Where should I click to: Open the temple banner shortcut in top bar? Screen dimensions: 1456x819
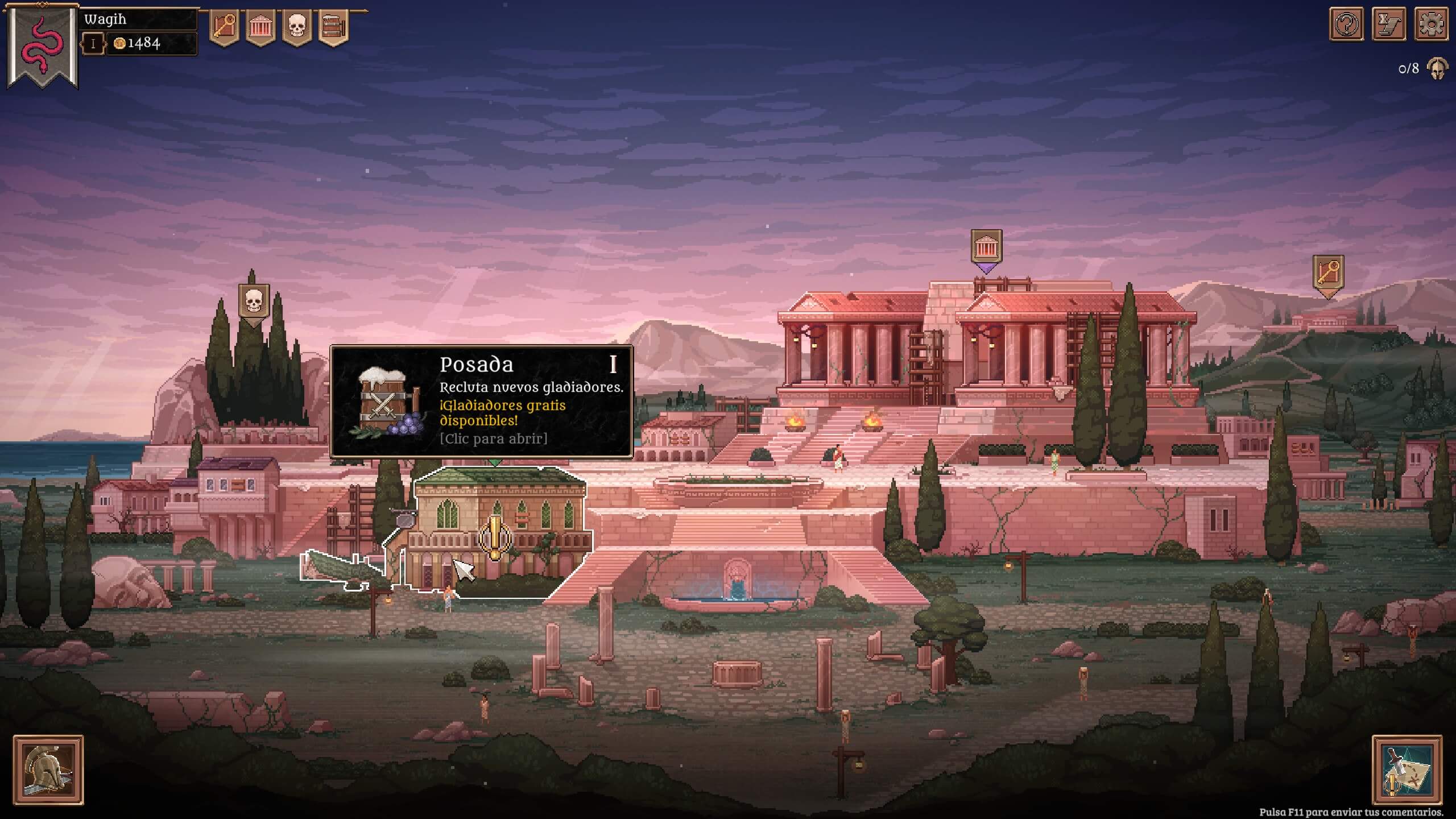coord(260,27)
